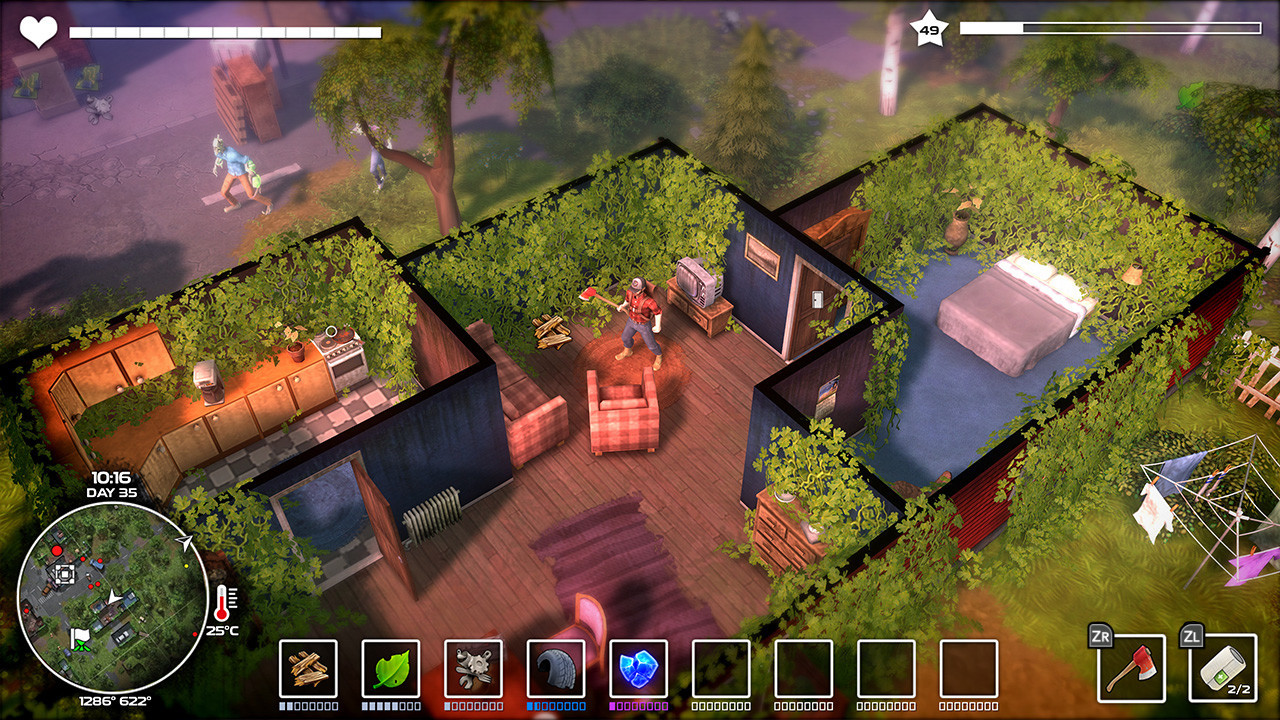1280x720 pixels.
Task: Click the compass arrow on the minimap
Action: click(x=183, y=542)
